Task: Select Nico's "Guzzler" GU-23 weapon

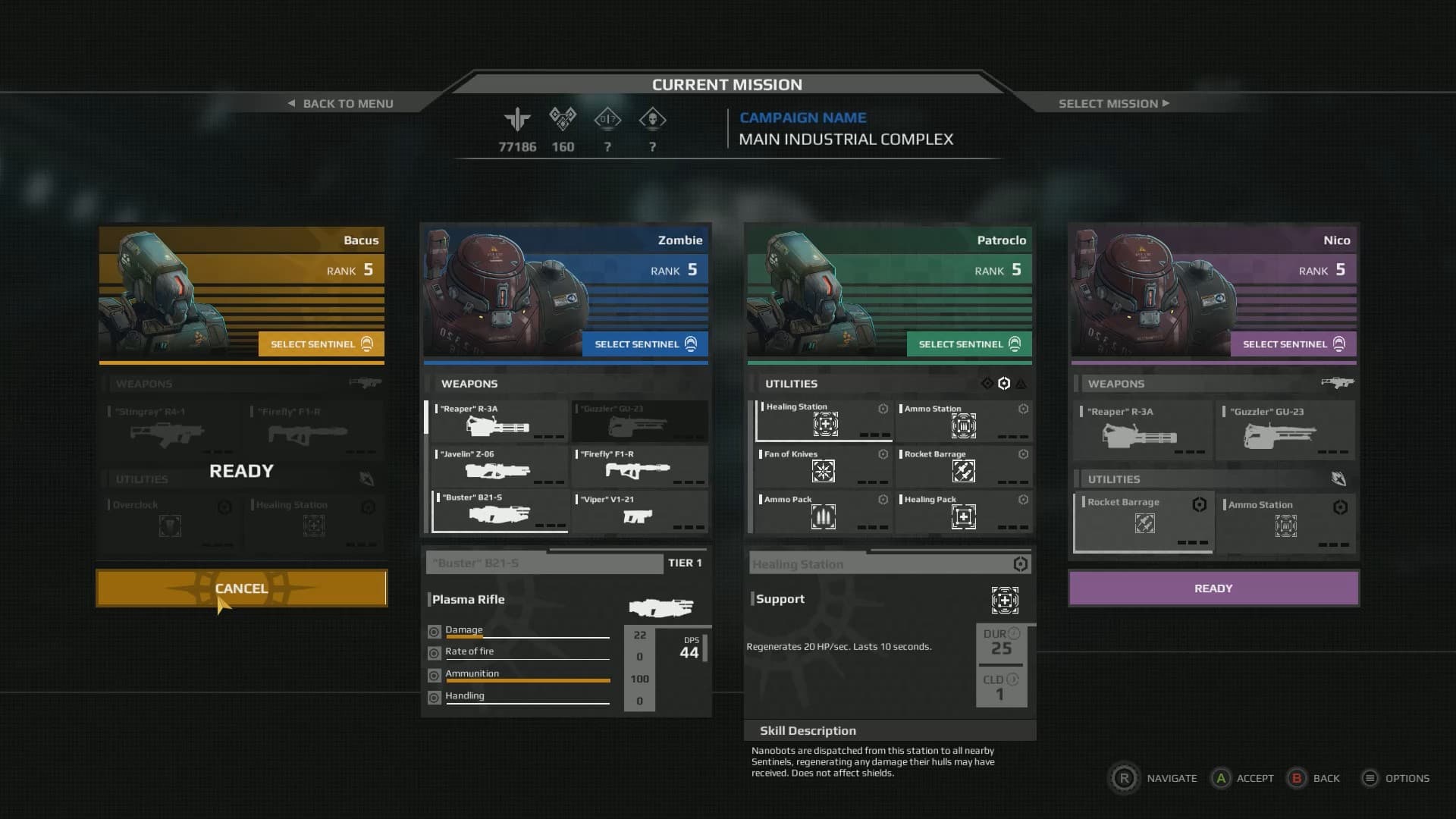Action: [1285, 431]
